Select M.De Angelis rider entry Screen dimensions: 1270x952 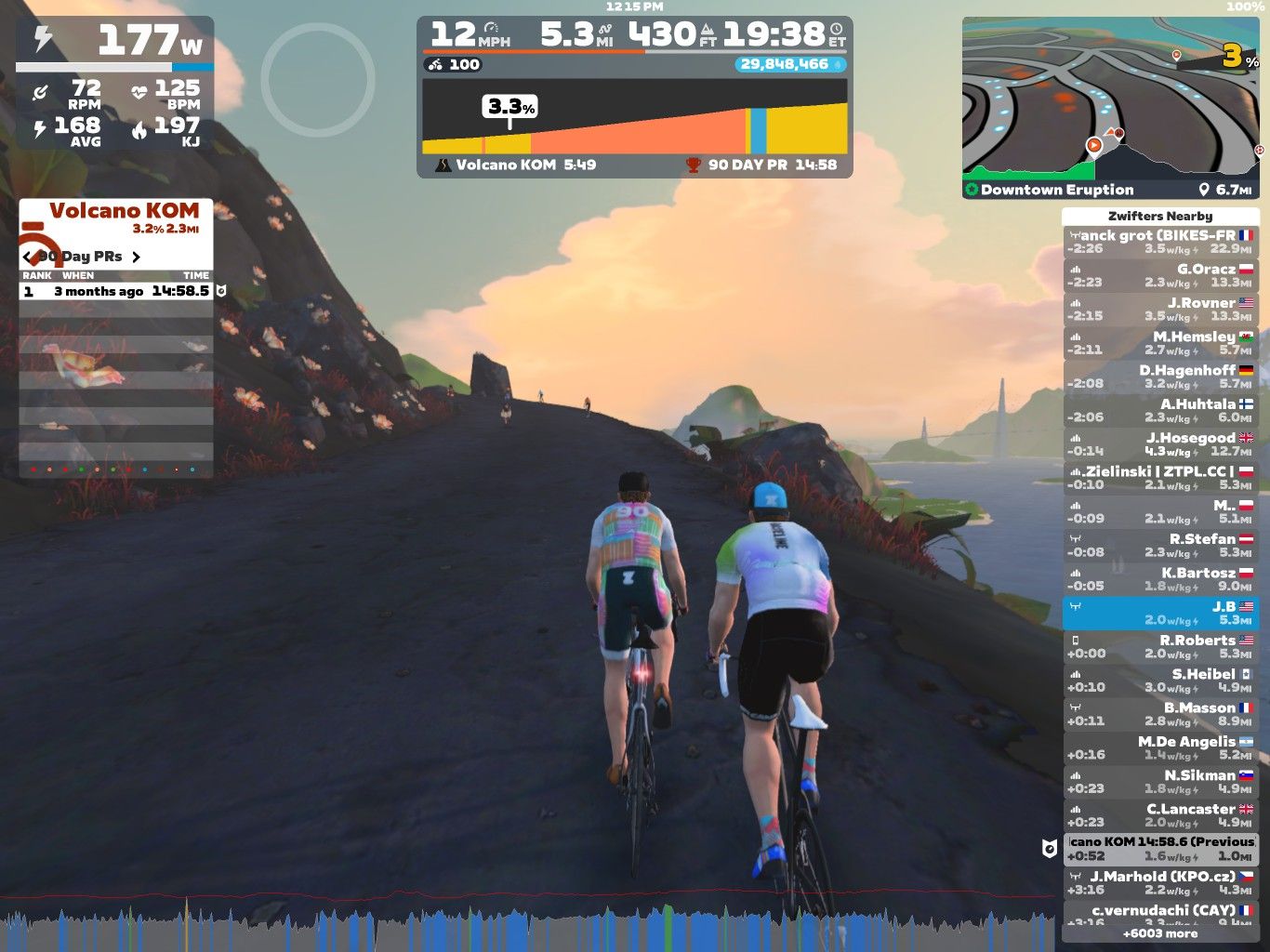coord(1160,748)
